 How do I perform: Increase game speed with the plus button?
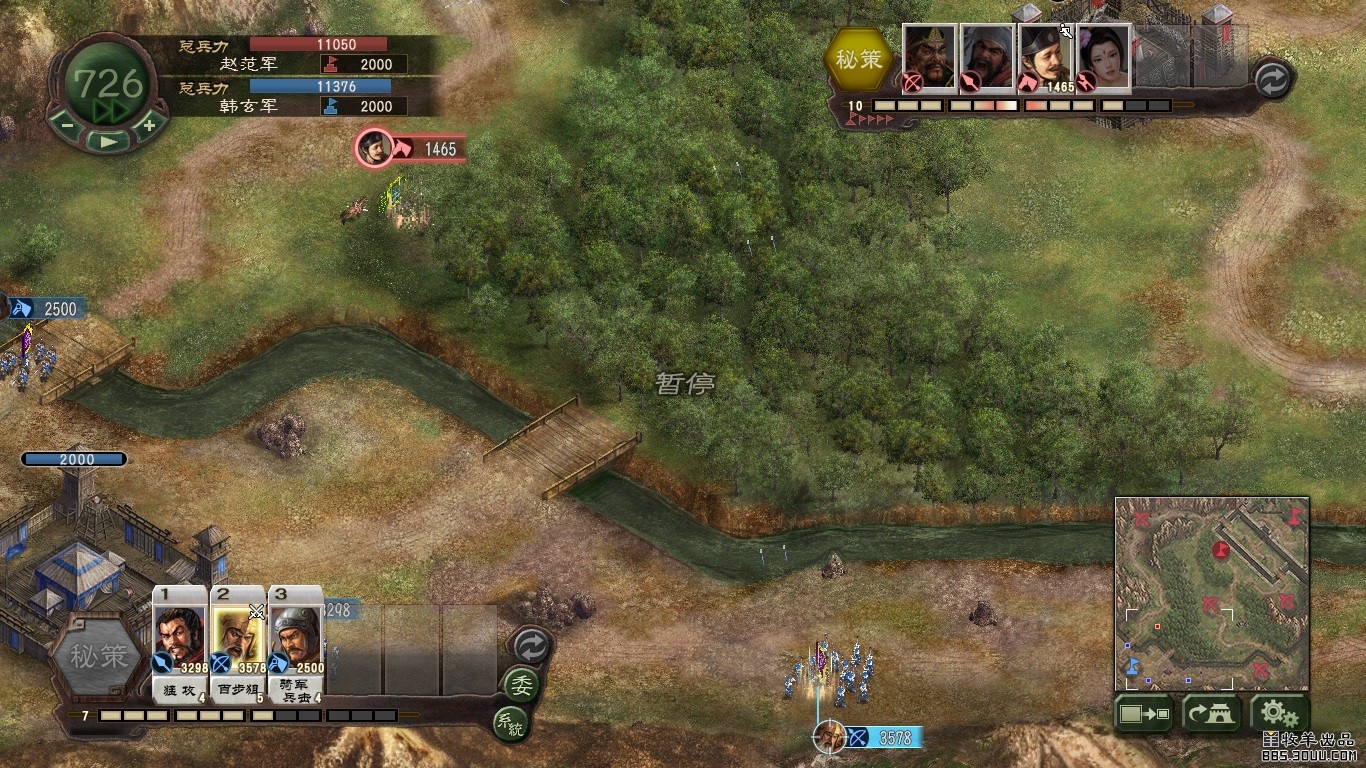click(149, 126)
